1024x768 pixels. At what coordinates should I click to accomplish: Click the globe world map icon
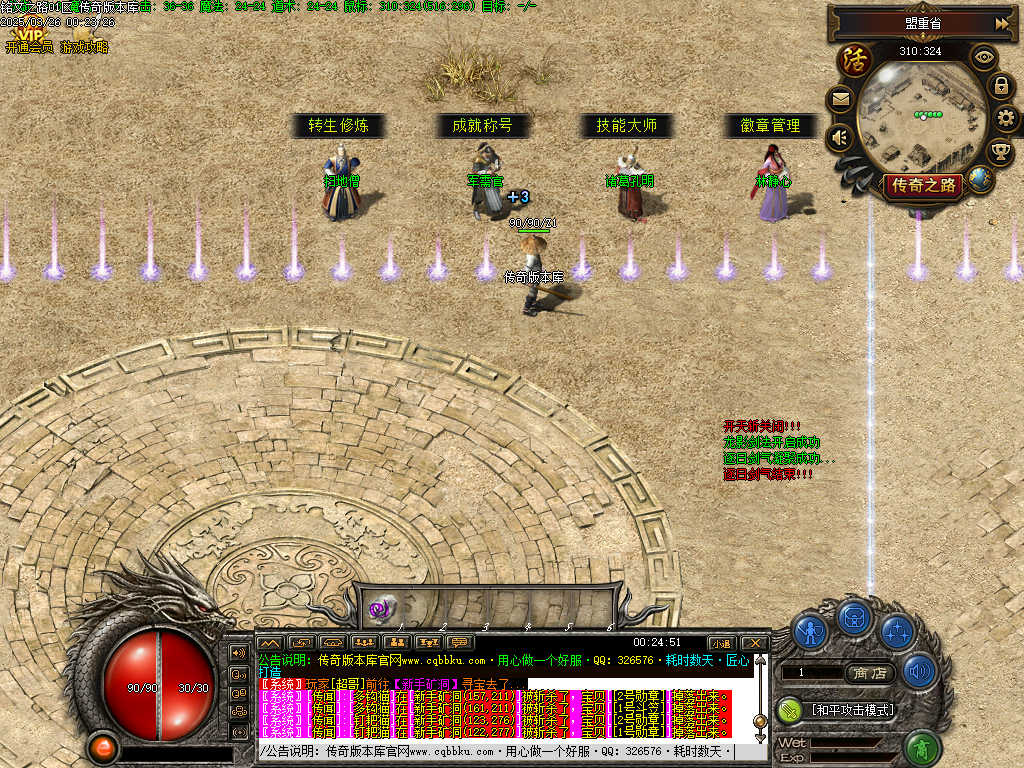pos(981,179)
